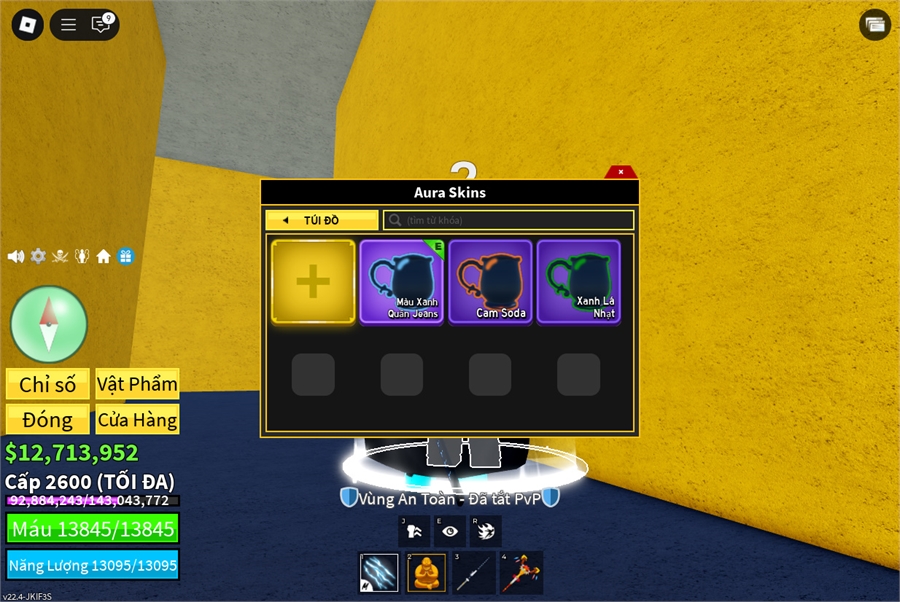Equip the golden Buddha hotbar slot
Viewport: 900px width, 602px height.
click(426, 573)
